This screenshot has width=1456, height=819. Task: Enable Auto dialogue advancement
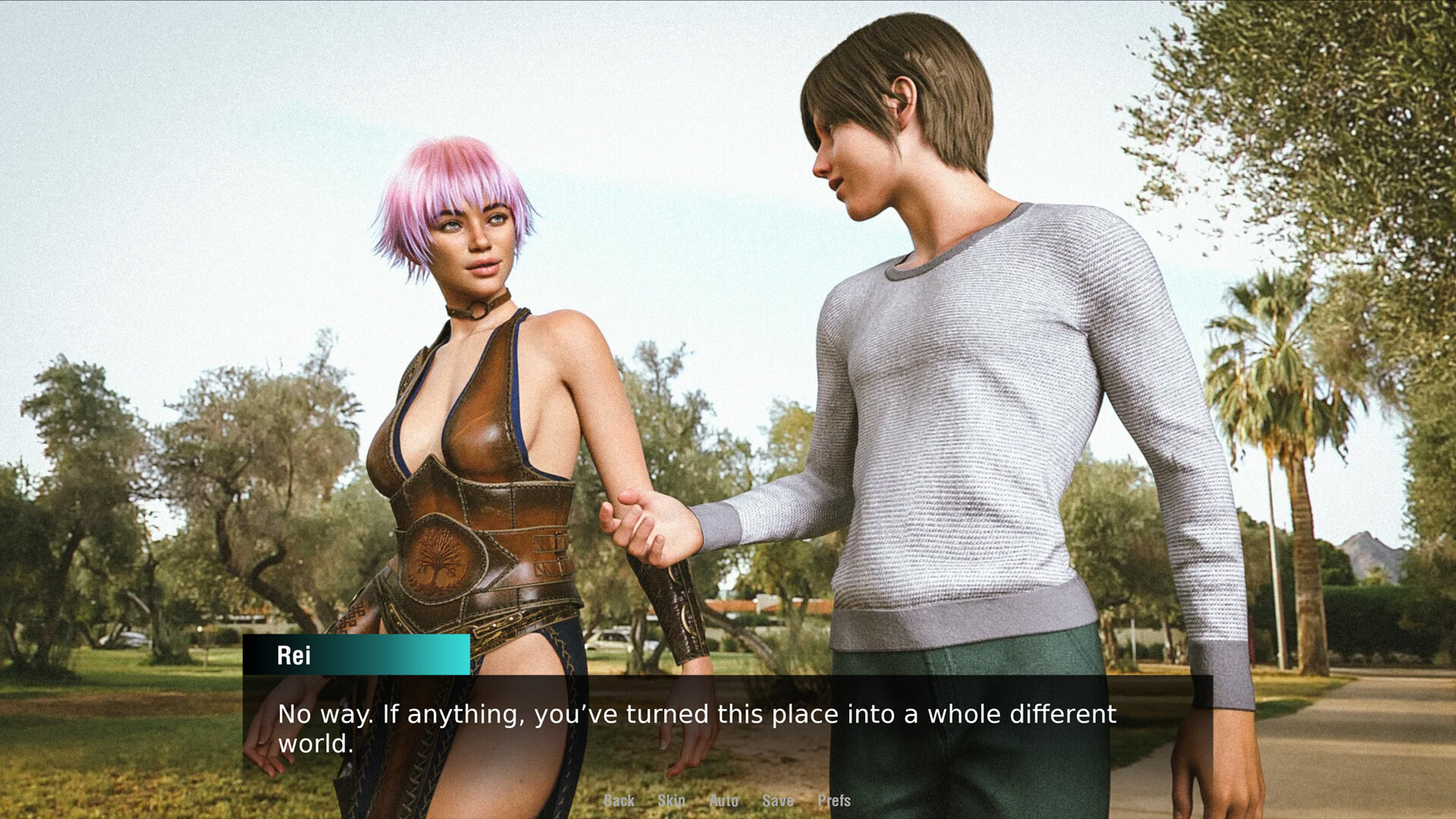point(724,800)
